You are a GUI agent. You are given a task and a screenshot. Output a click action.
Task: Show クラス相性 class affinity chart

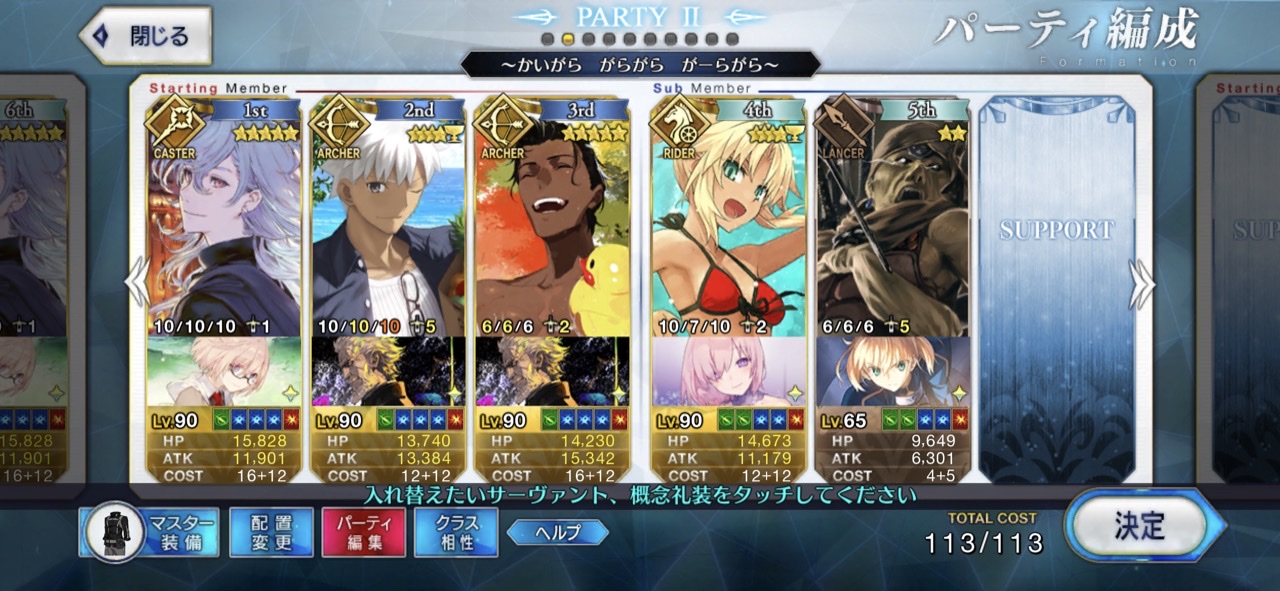point(457,532)
